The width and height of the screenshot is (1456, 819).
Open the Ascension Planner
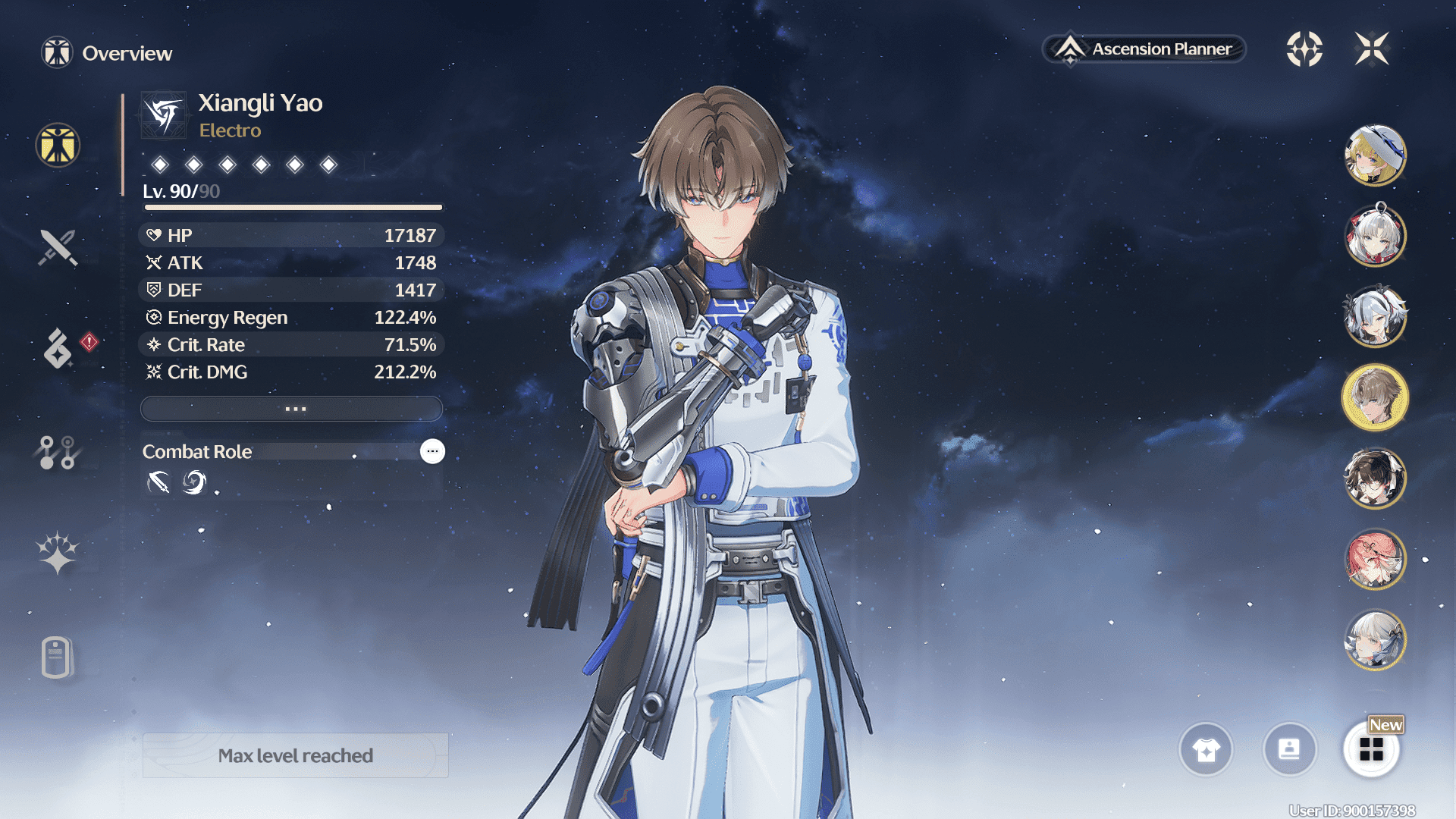1145,49
